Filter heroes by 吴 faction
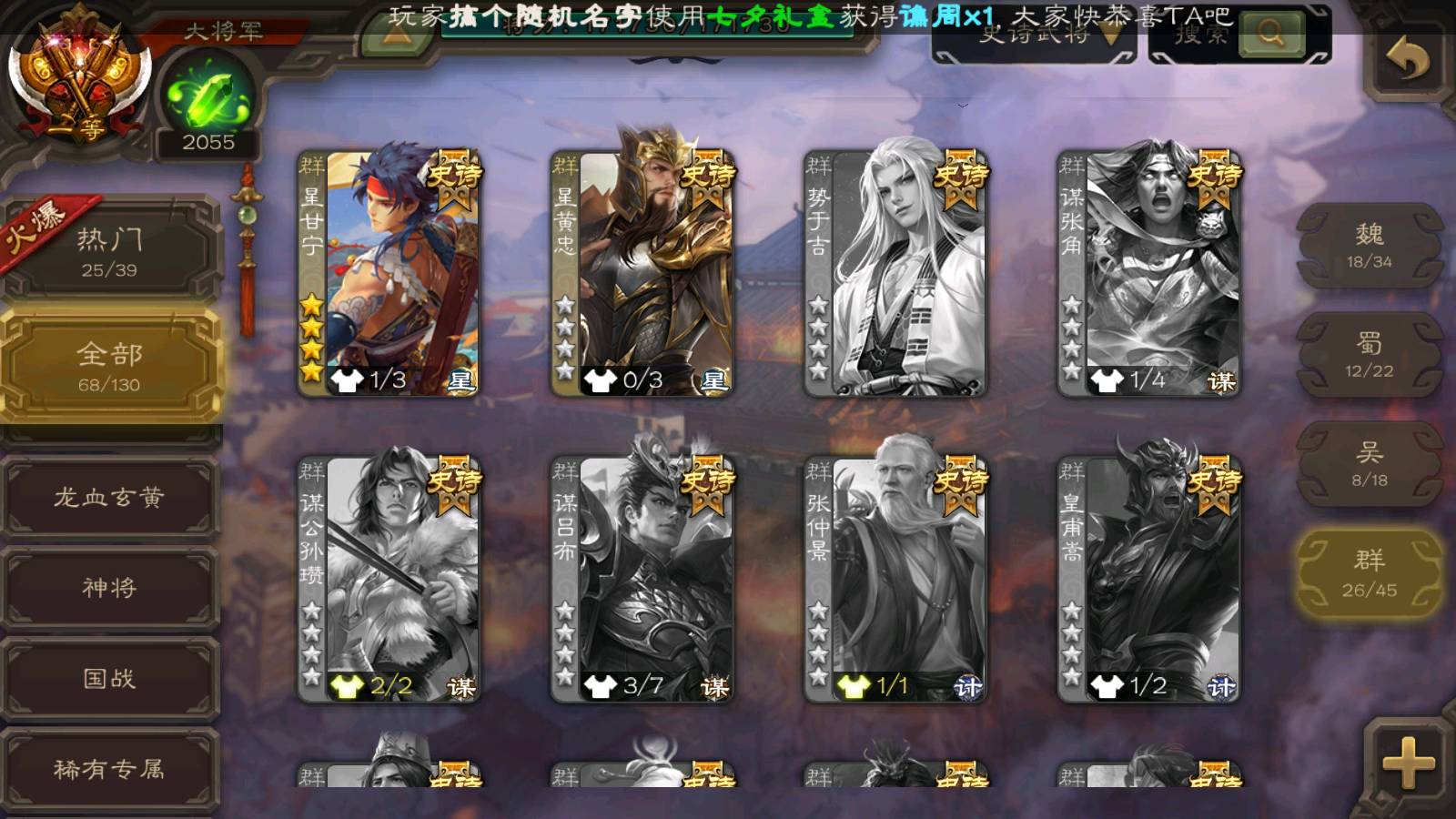 click(1369, 464)
